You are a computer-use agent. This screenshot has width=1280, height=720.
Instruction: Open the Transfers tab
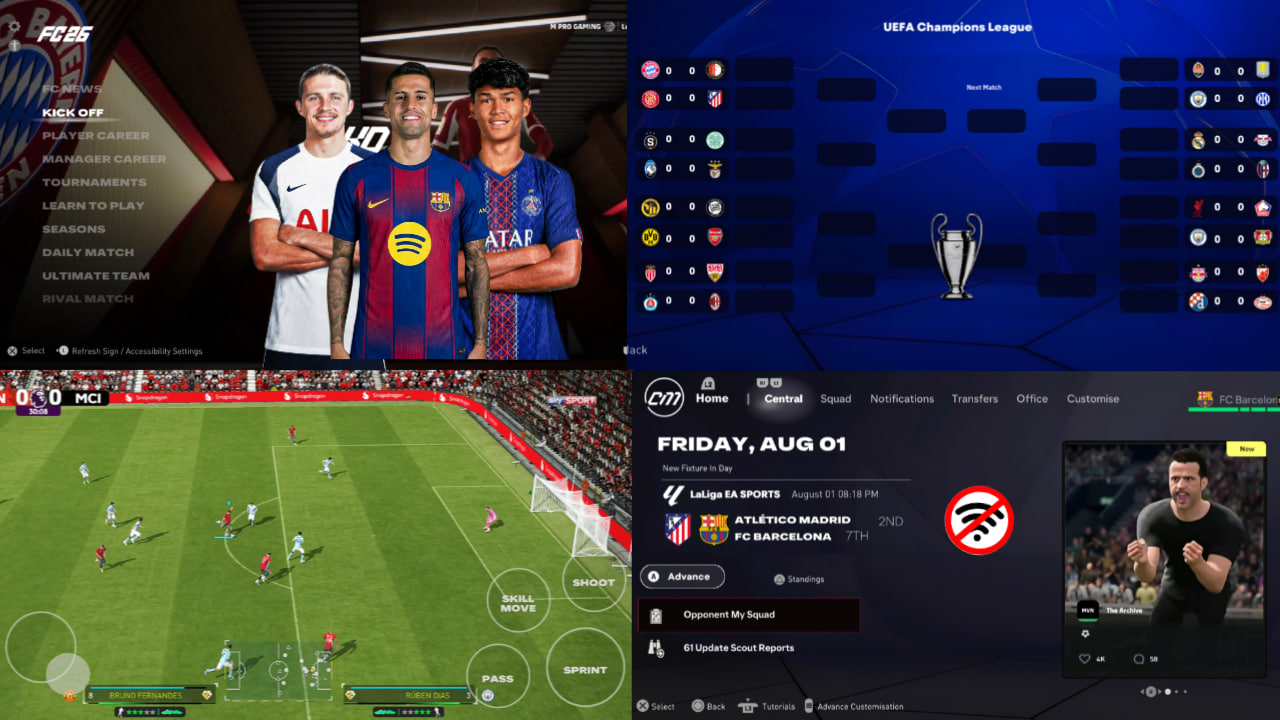(x=975, y=398)
